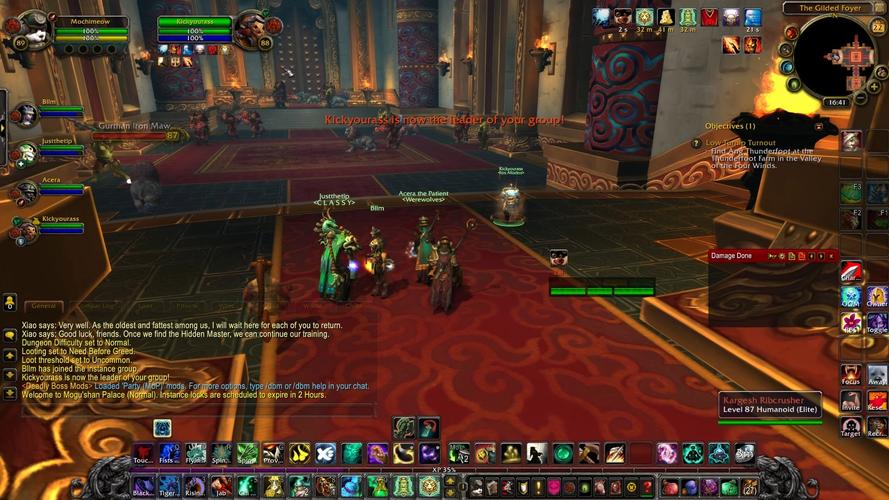Activate the Jab ability
The image size is (889, 500).
coord(221,486)
